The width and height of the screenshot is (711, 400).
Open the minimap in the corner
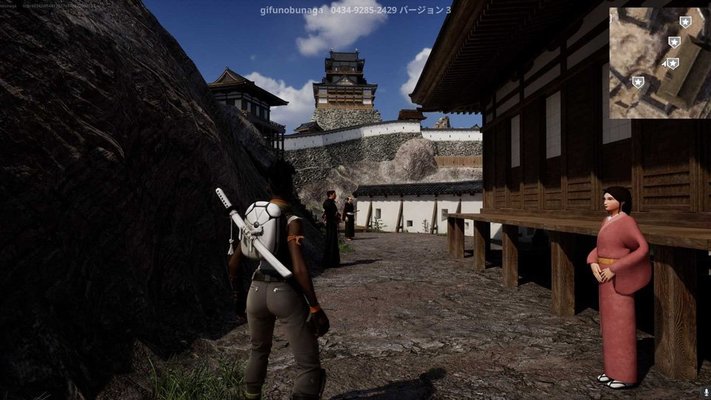(658, 62)
